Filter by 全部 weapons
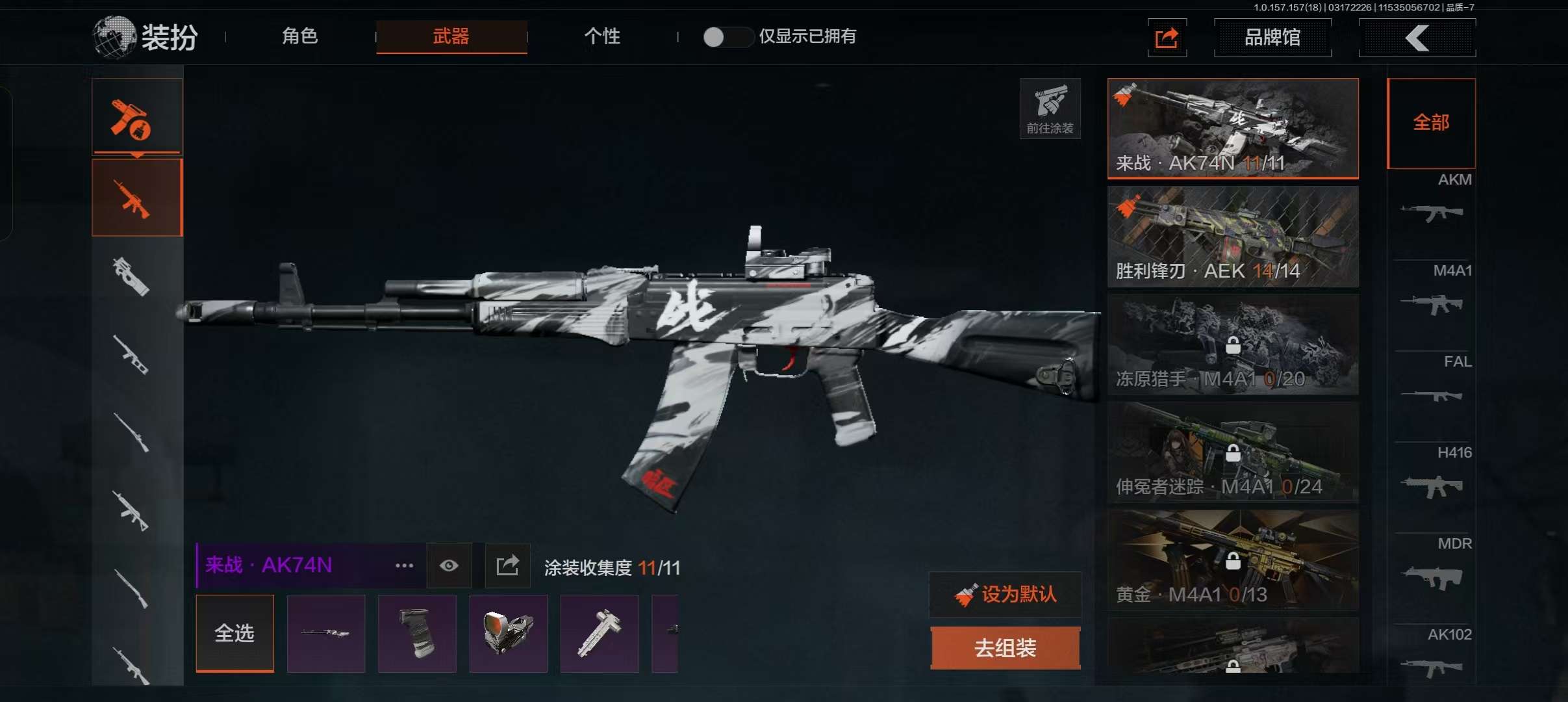Viewport: 1568px width, 702px height. pos(1431,123)
